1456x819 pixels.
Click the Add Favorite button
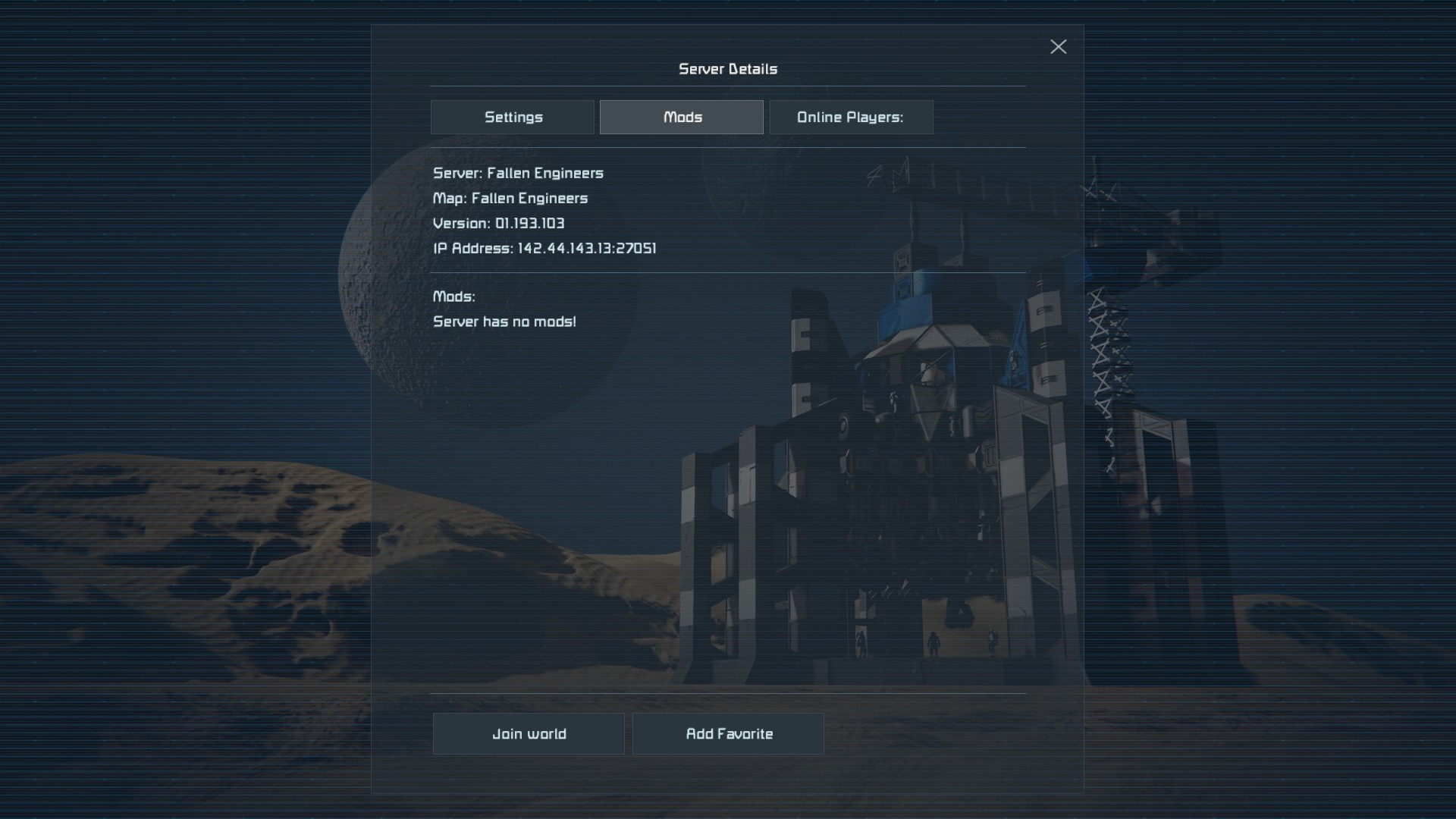(x=728, y=733)
